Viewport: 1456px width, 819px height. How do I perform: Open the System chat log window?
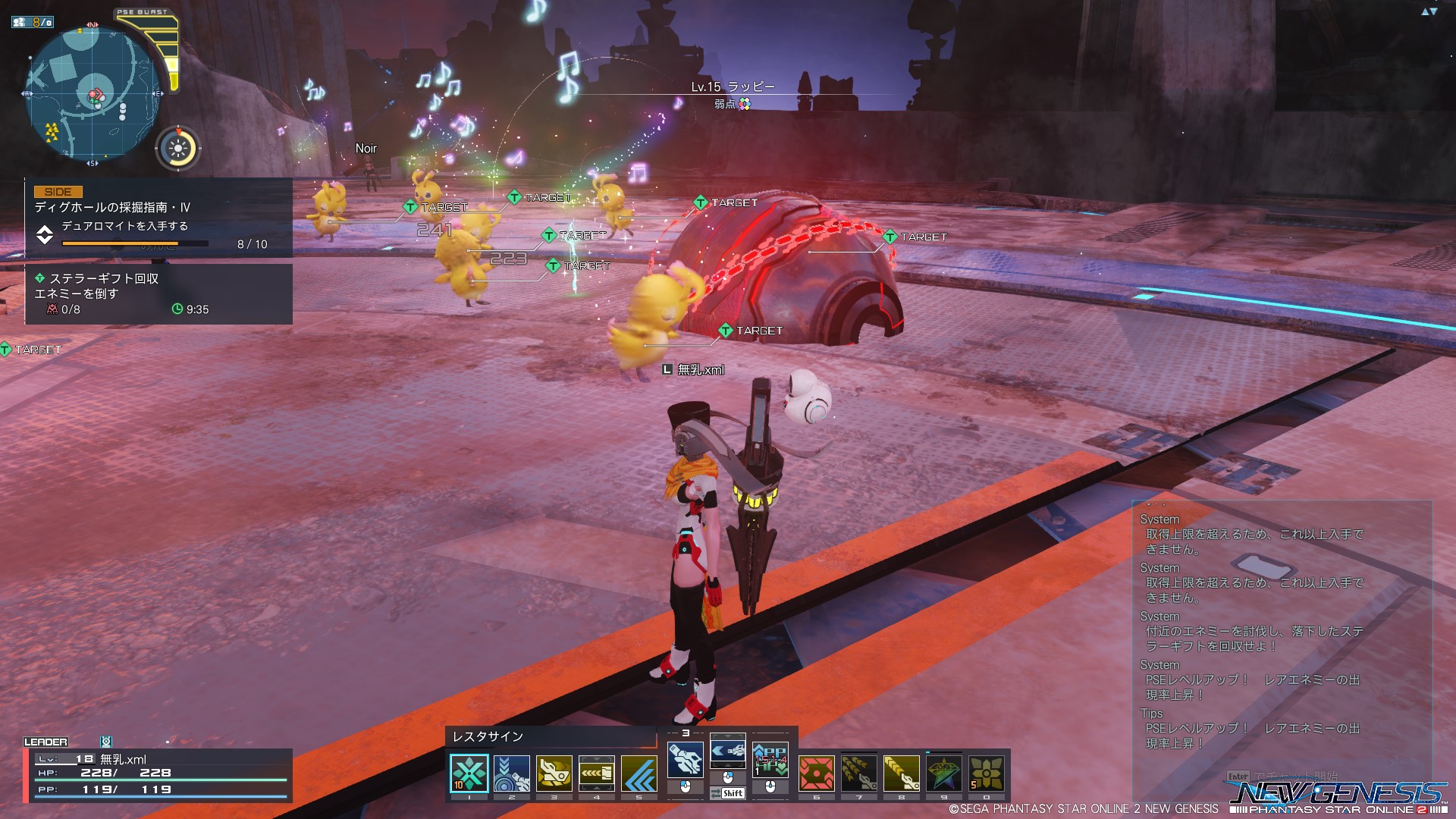(x=1282, y=629)
